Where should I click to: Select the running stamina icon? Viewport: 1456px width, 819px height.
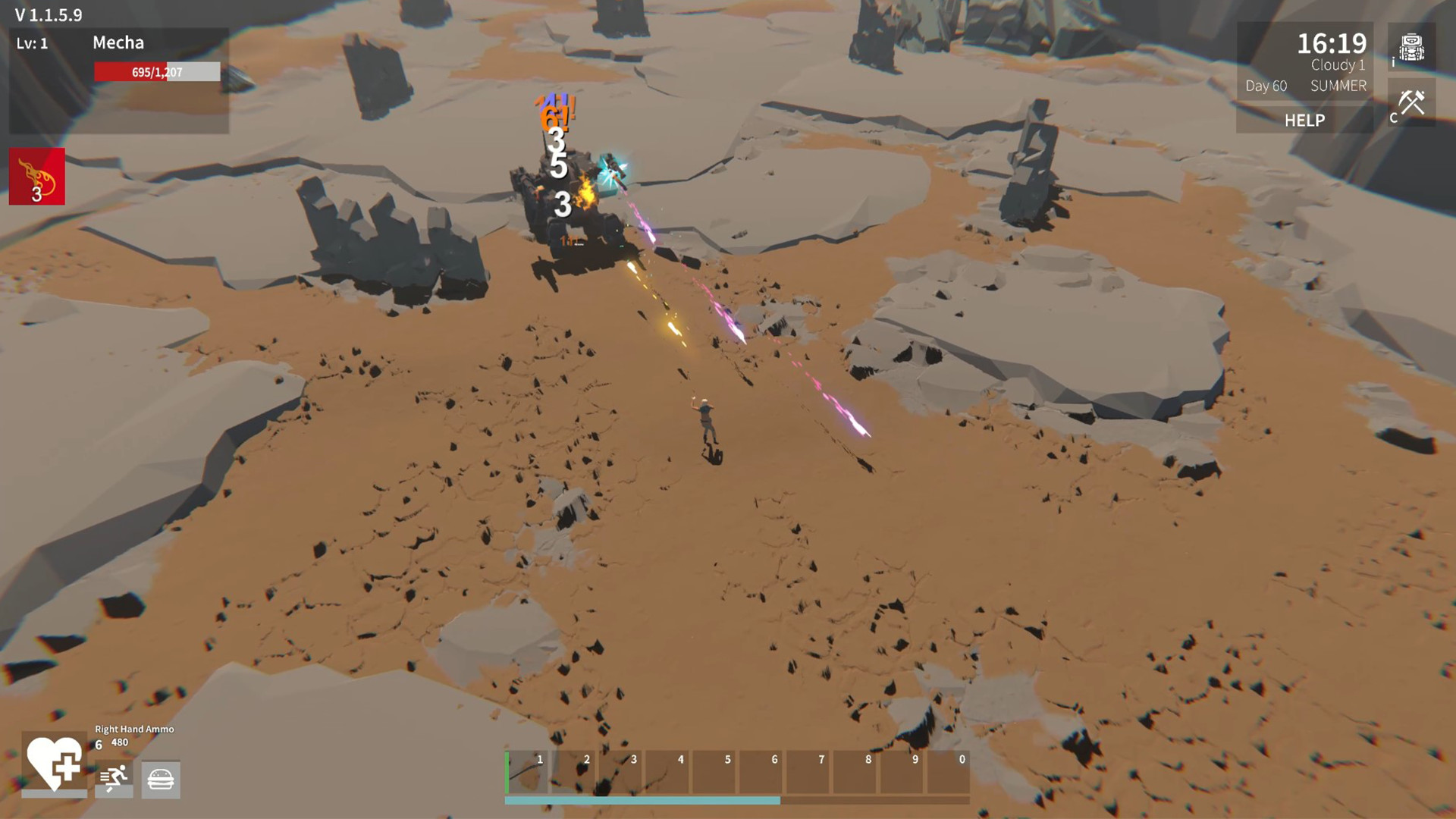(112, 780)
